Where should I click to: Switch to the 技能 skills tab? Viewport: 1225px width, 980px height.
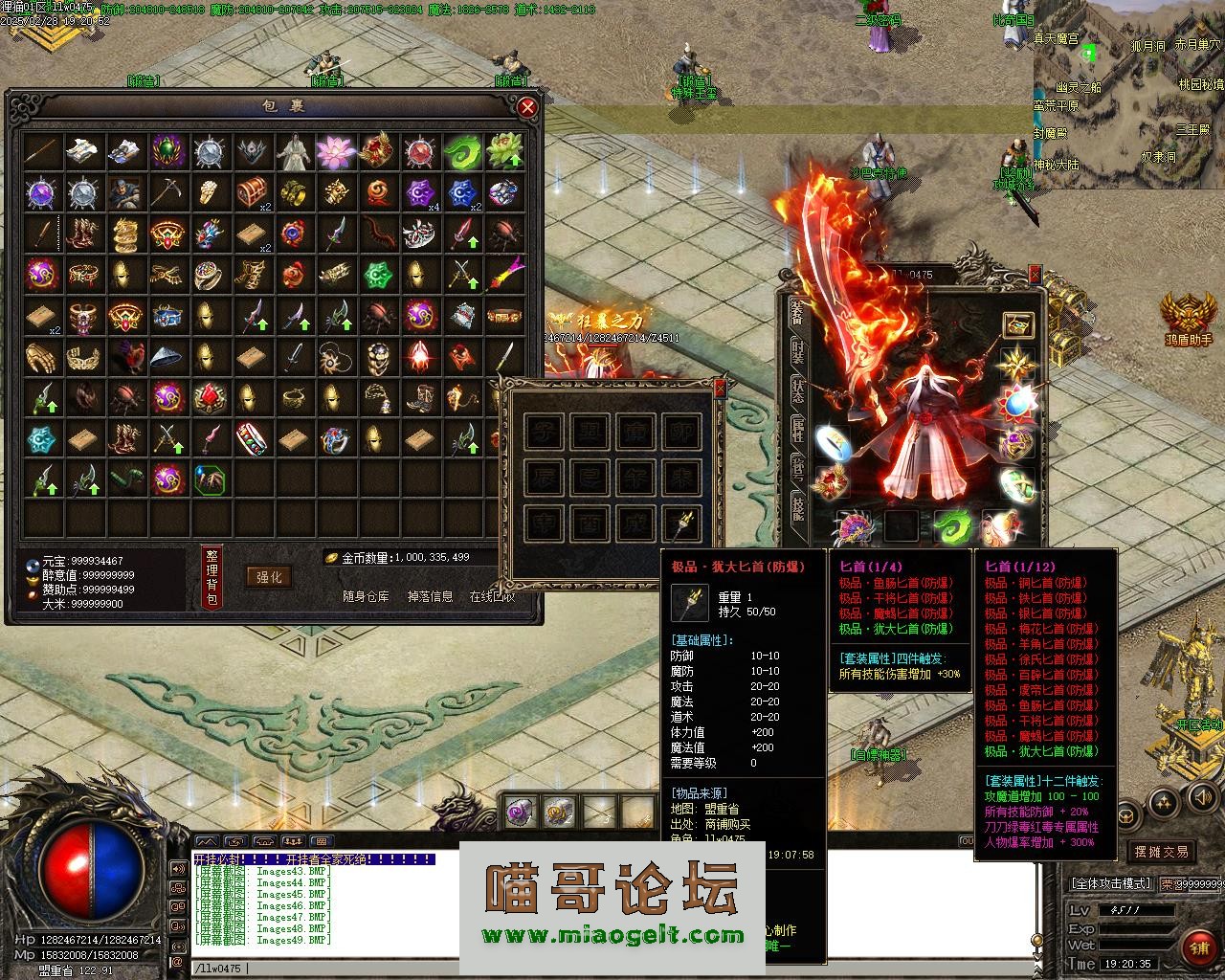[796, 507]
